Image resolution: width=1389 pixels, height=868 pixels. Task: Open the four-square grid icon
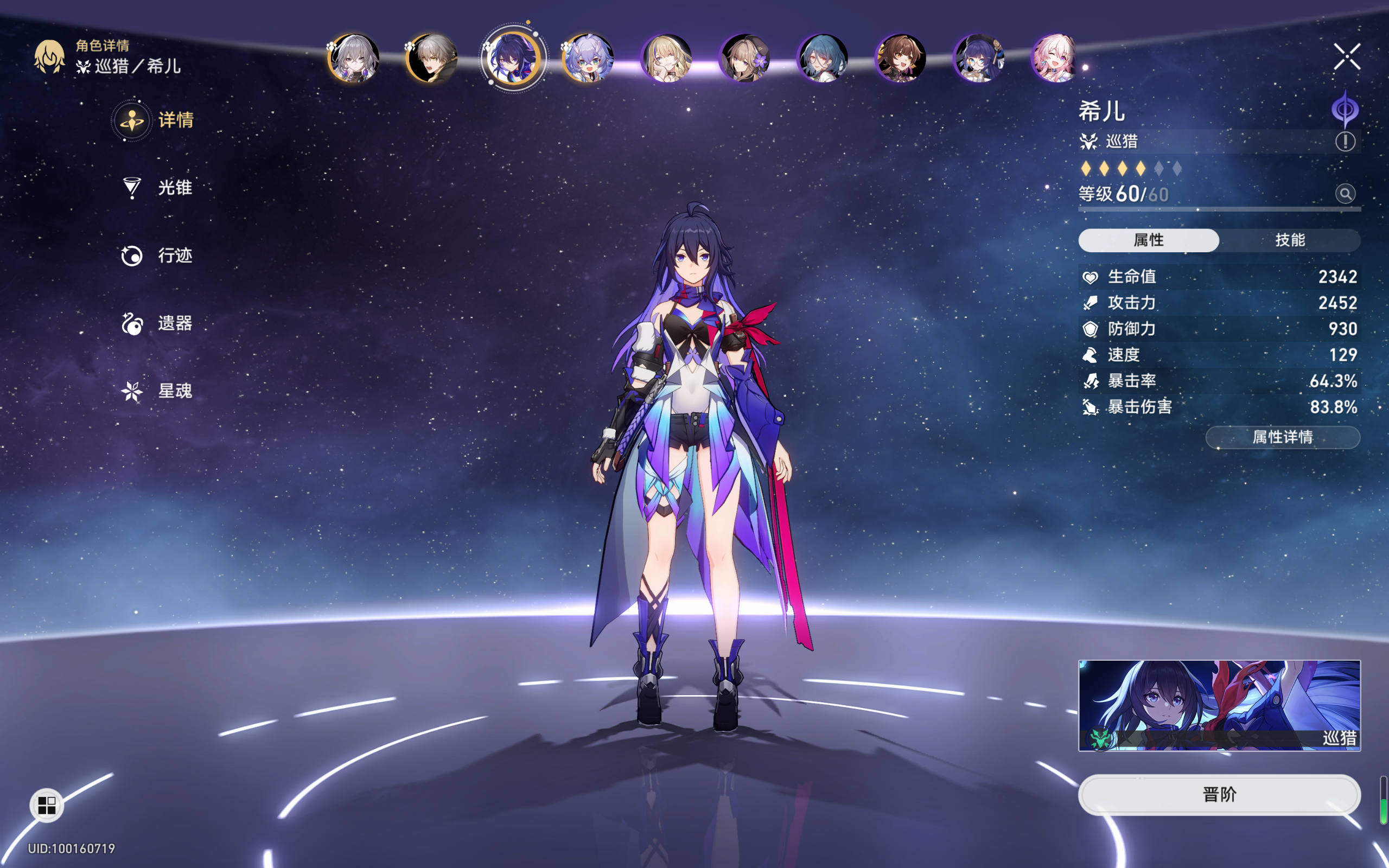click(x=47, y=806)
